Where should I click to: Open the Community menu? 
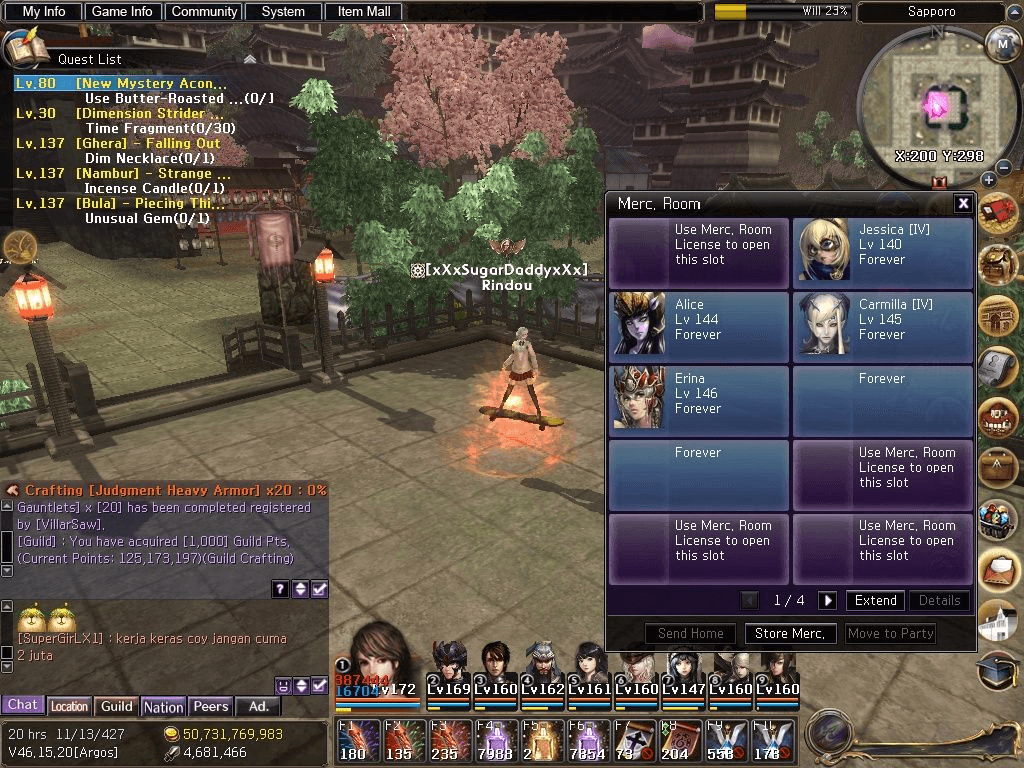pos(204,12)
